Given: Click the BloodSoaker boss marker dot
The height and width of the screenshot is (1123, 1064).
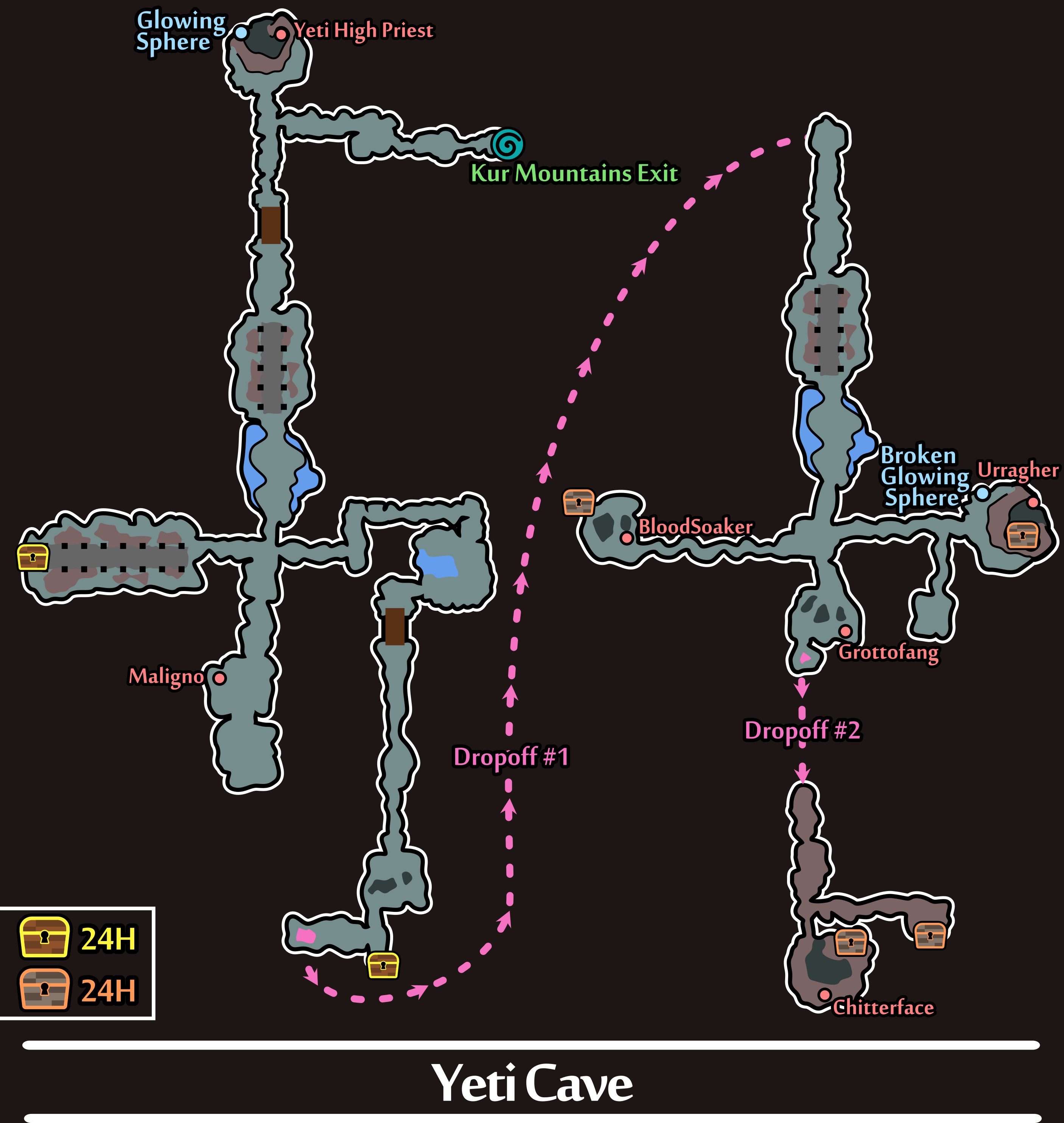Looking at the screenshot, I should point(627,538).
